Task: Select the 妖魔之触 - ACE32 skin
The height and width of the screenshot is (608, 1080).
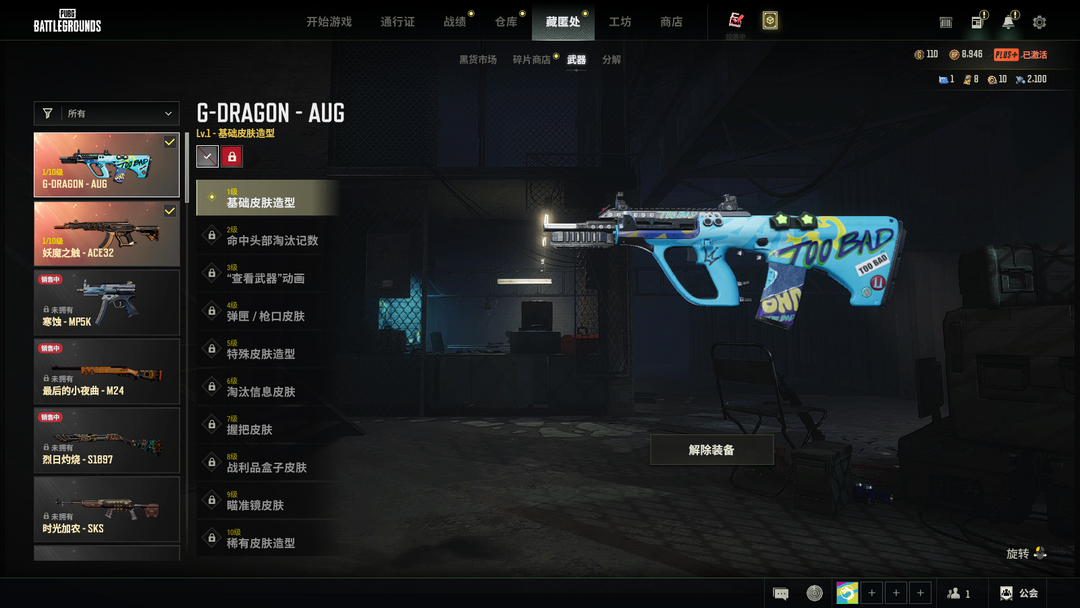Action: pos(107,234)
